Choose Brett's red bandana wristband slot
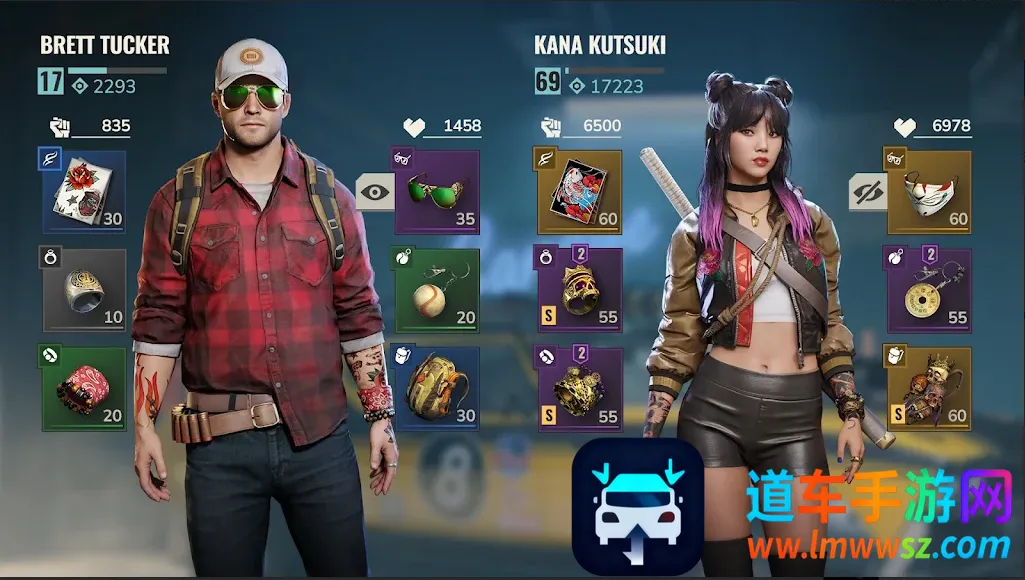The image size is (1025, 580). click(x=84, y=388)
